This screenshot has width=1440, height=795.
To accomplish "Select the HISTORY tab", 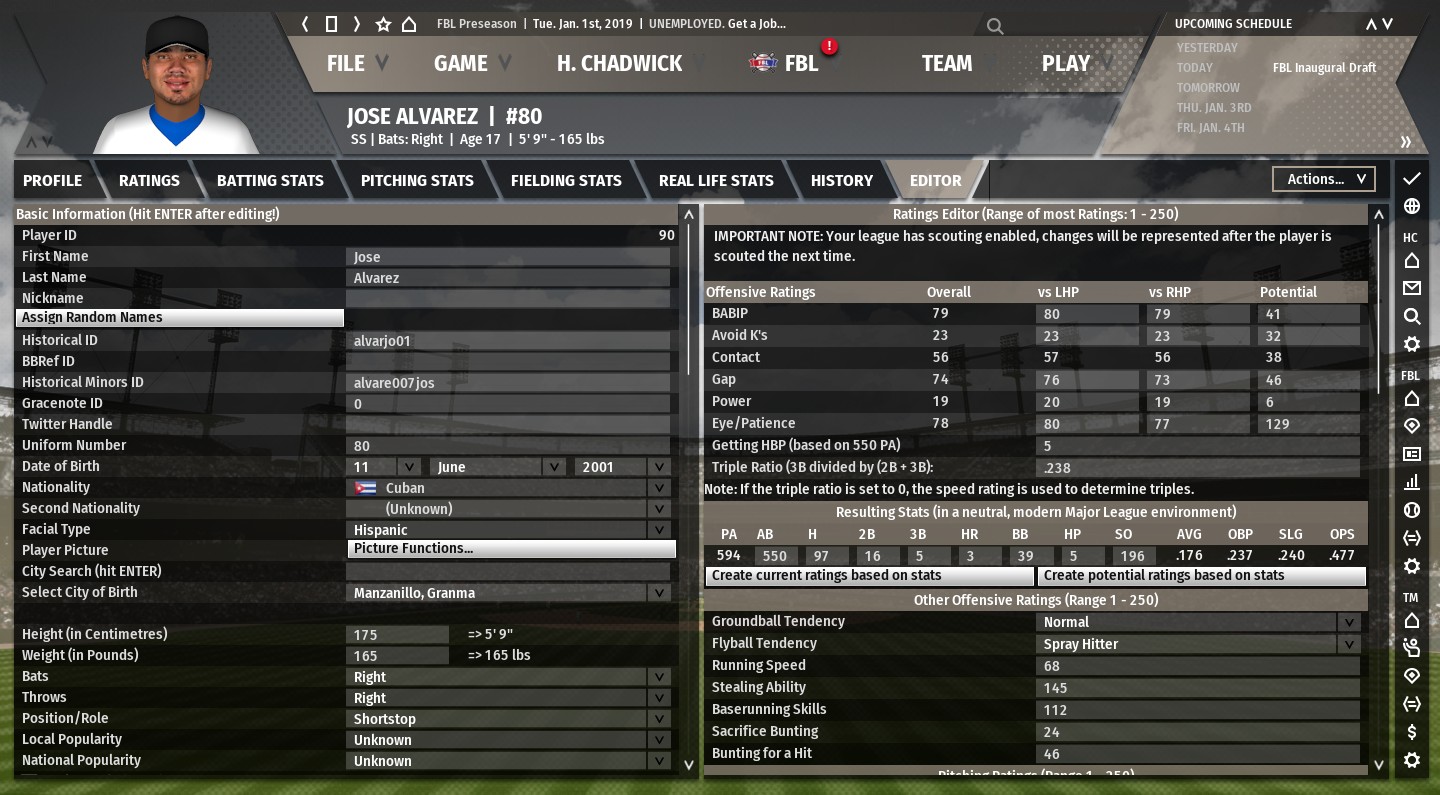I will tap(841, 181).
